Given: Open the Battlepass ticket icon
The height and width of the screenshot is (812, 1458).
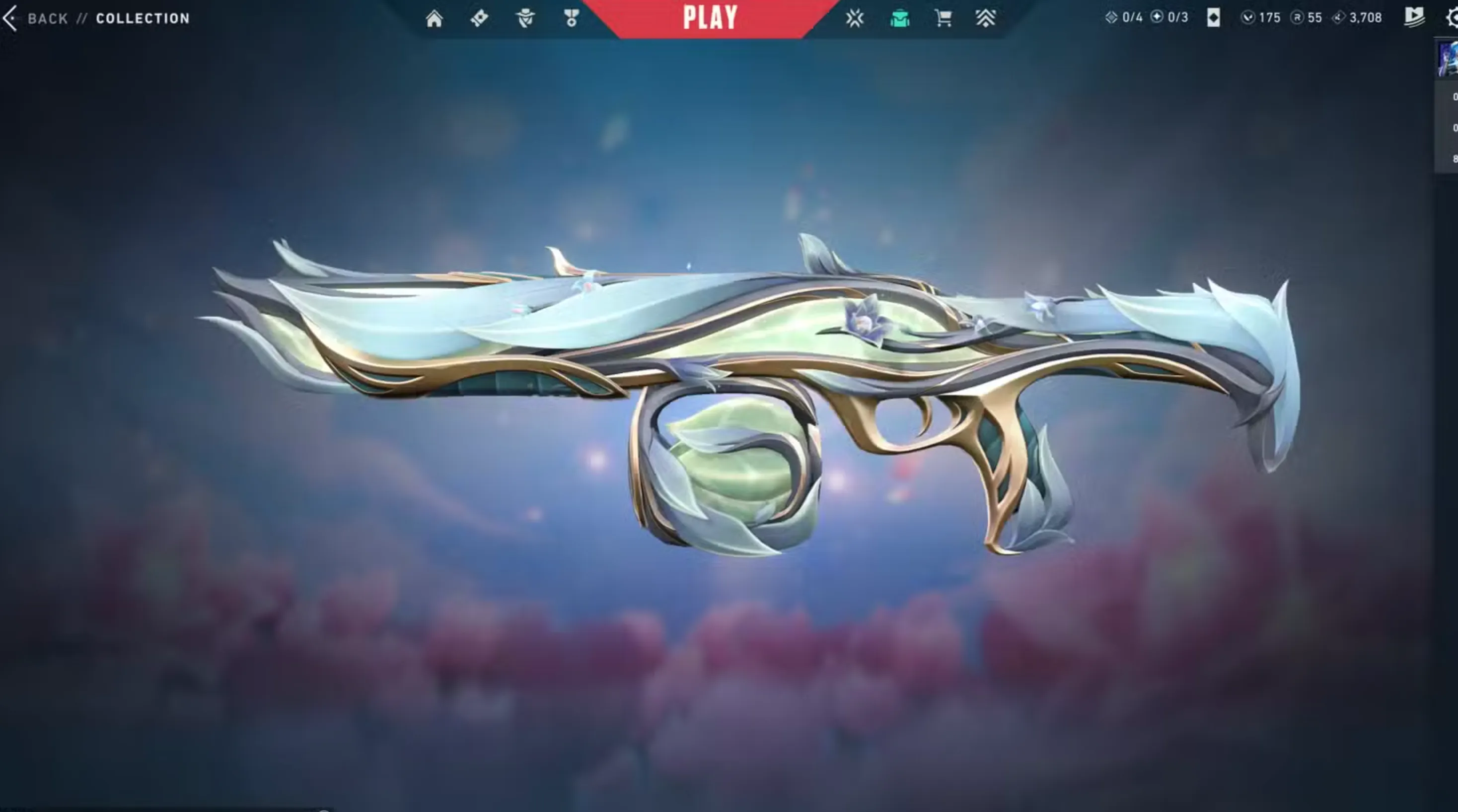Looking at the screenshot, I should coord(479,19).
